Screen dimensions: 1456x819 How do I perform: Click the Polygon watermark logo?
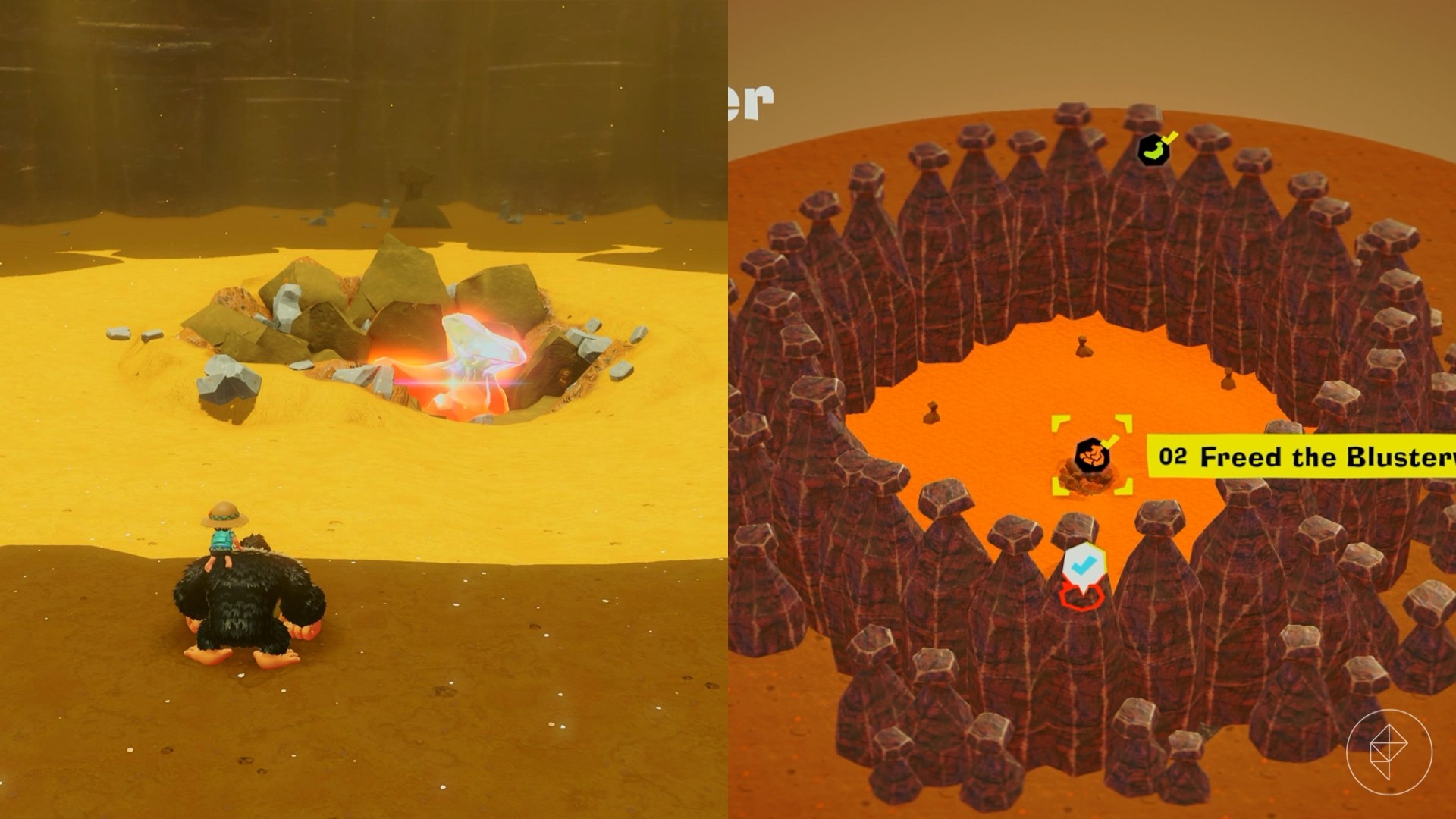[1389, 752]
